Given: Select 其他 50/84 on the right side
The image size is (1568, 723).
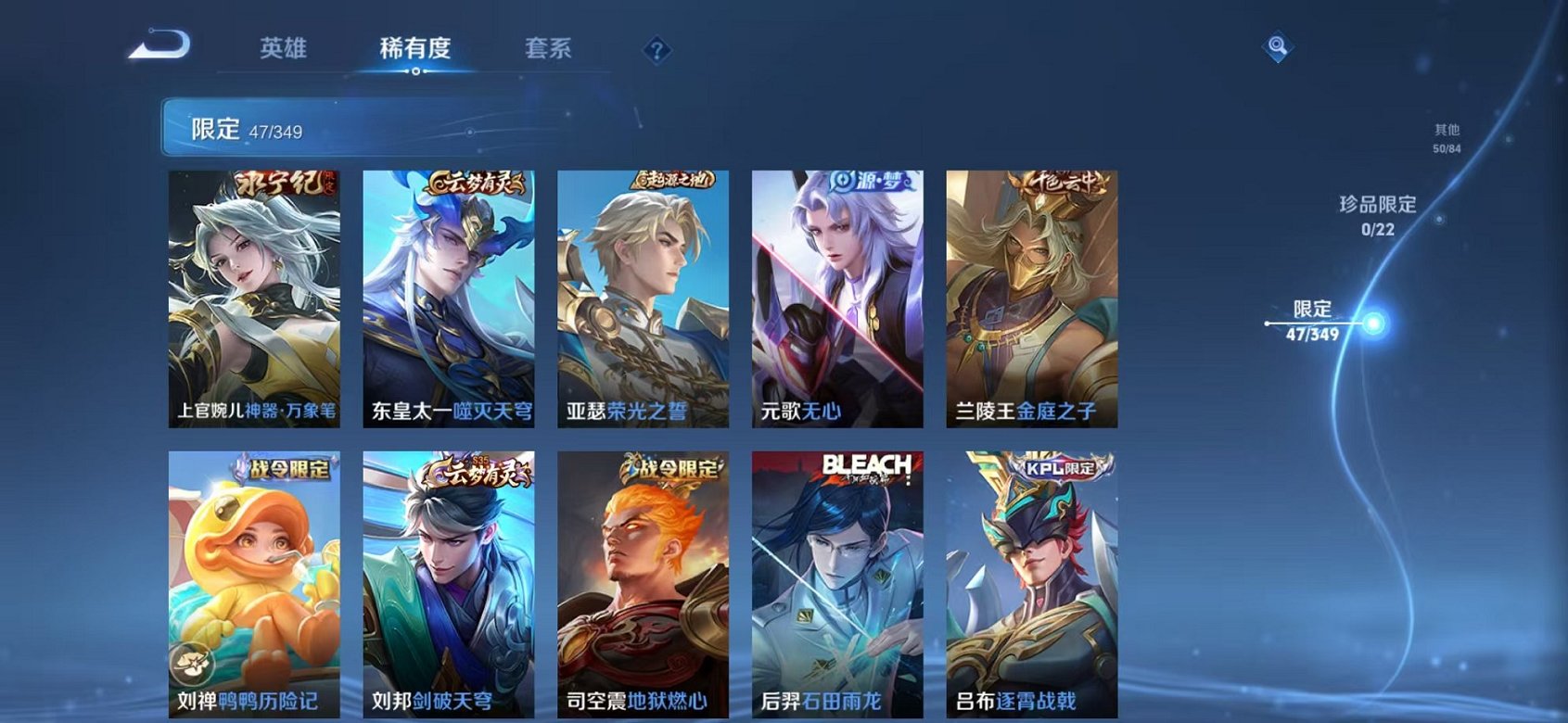Looking at the screenshot, I should pyautogui.click(x=1445, y=139).
